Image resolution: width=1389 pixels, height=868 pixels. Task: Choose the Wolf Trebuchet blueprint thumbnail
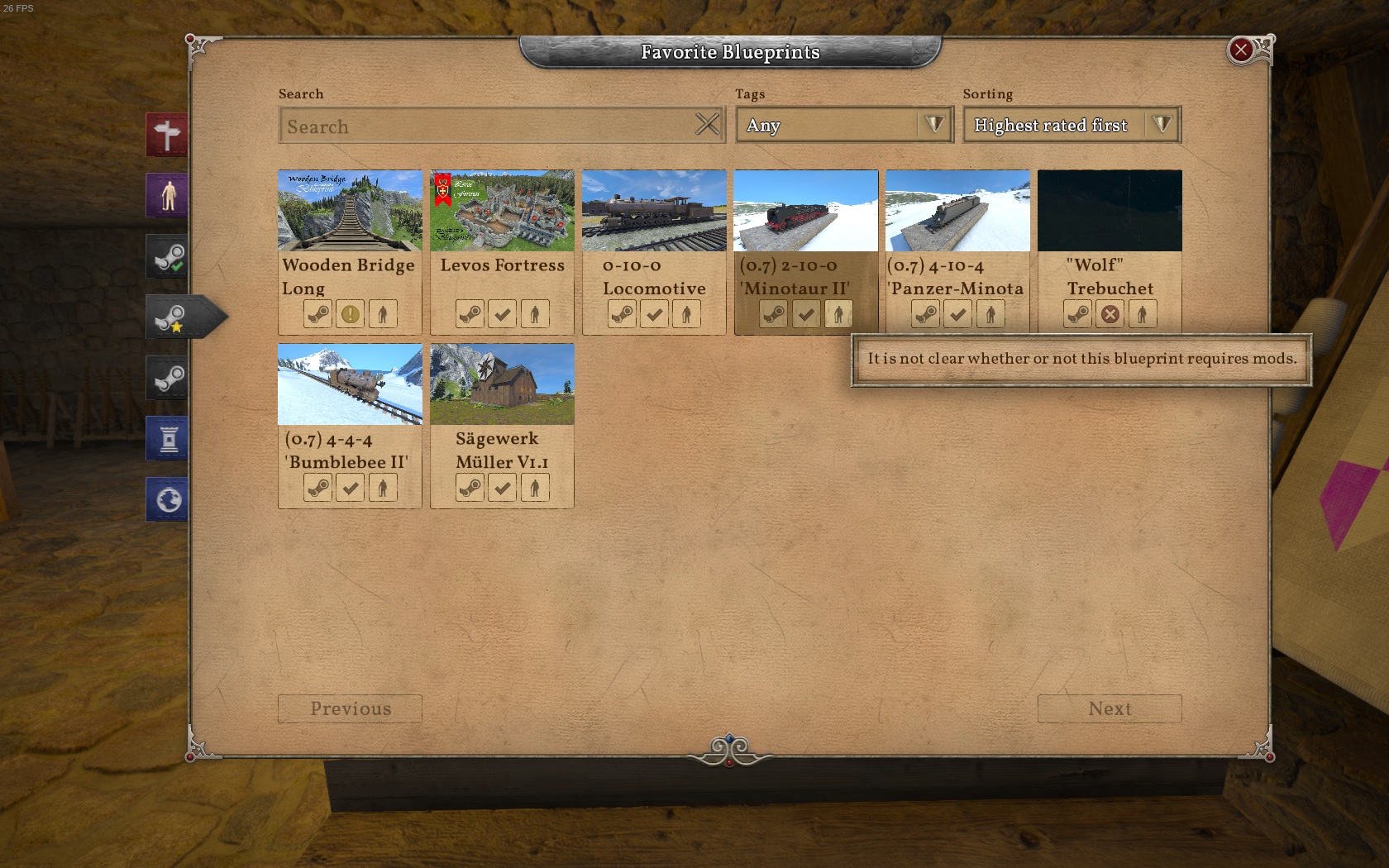(x=1110, y=211)
